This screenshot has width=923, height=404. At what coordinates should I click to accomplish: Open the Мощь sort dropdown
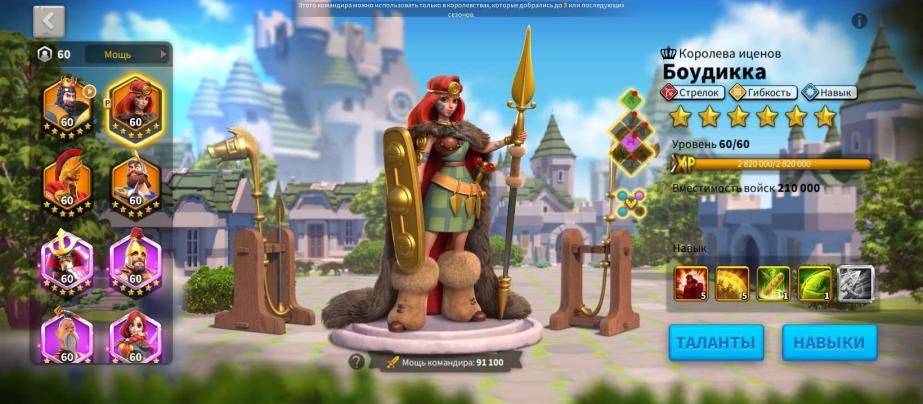(126, 54)
